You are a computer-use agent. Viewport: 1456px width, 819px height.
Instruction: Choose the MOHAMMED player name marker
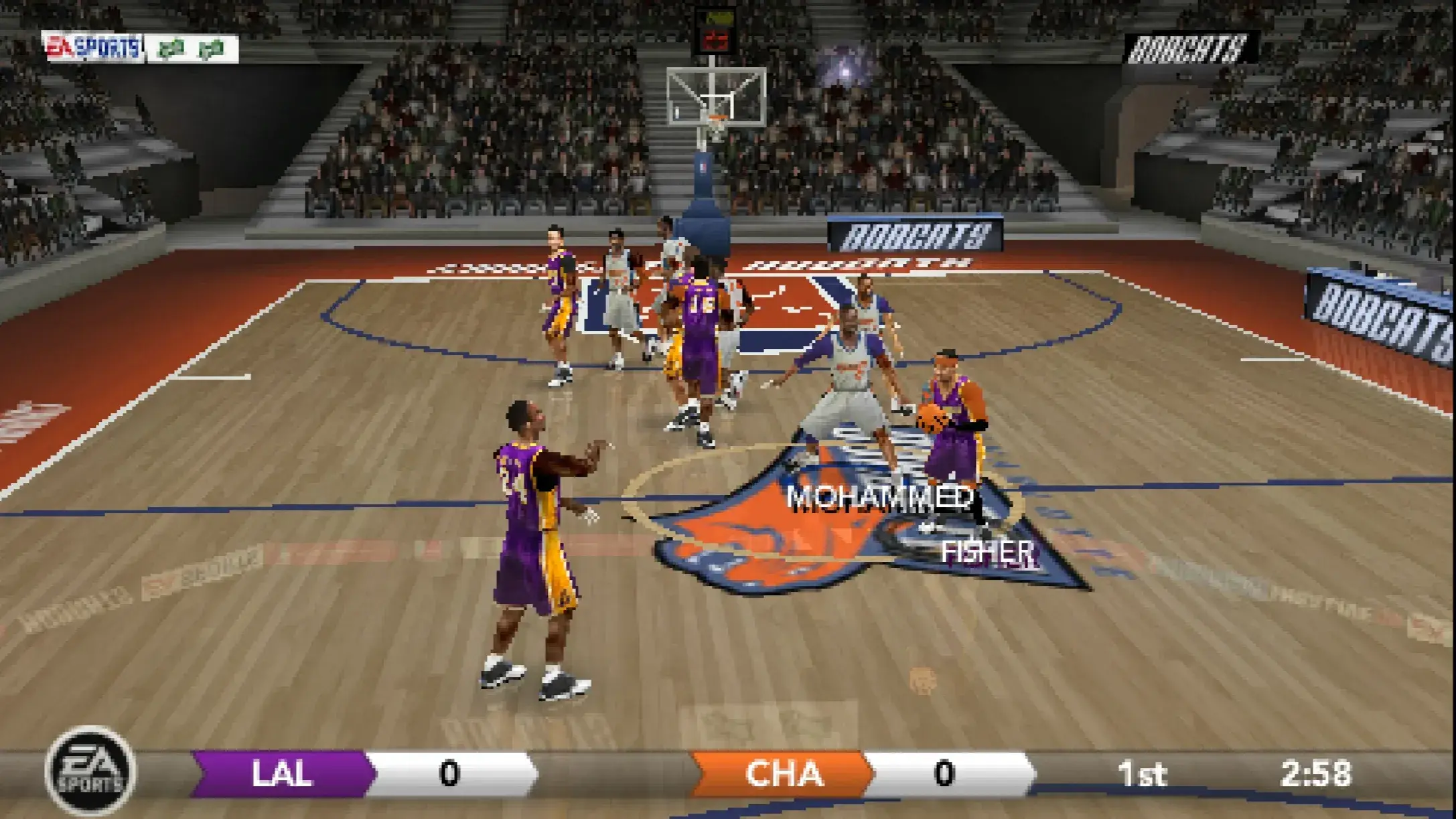pyautogui.click(x=879, y=498)
